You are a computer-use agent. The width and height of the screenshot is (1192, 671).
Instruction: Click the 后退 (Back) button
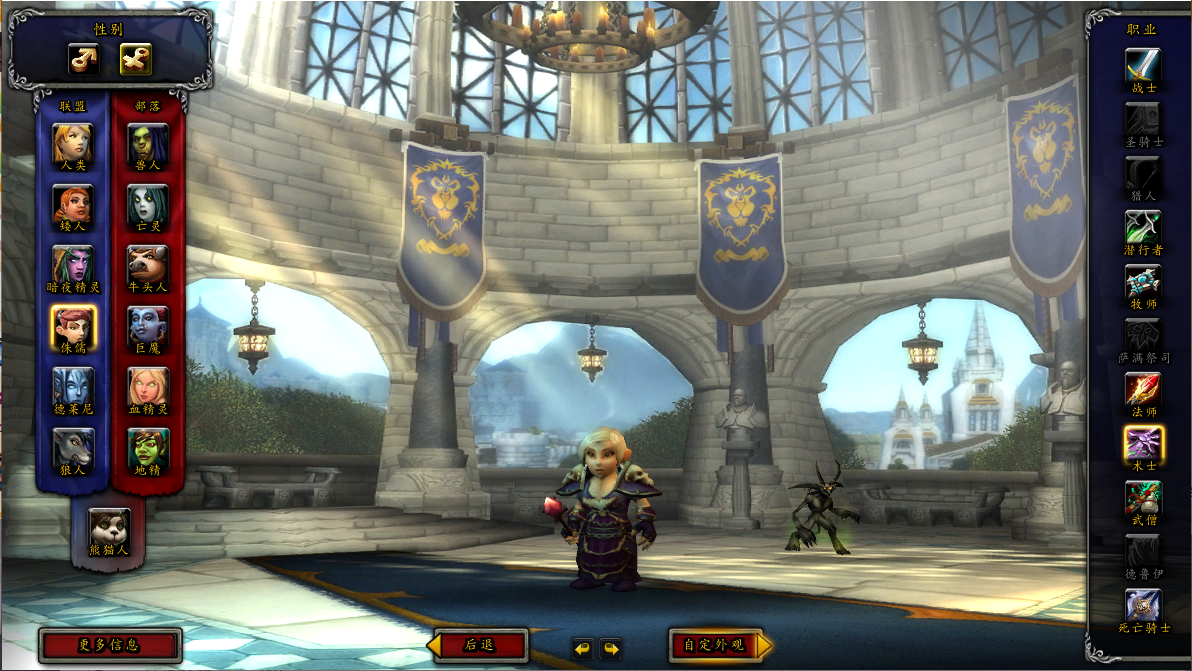click(x=480, y=645)
